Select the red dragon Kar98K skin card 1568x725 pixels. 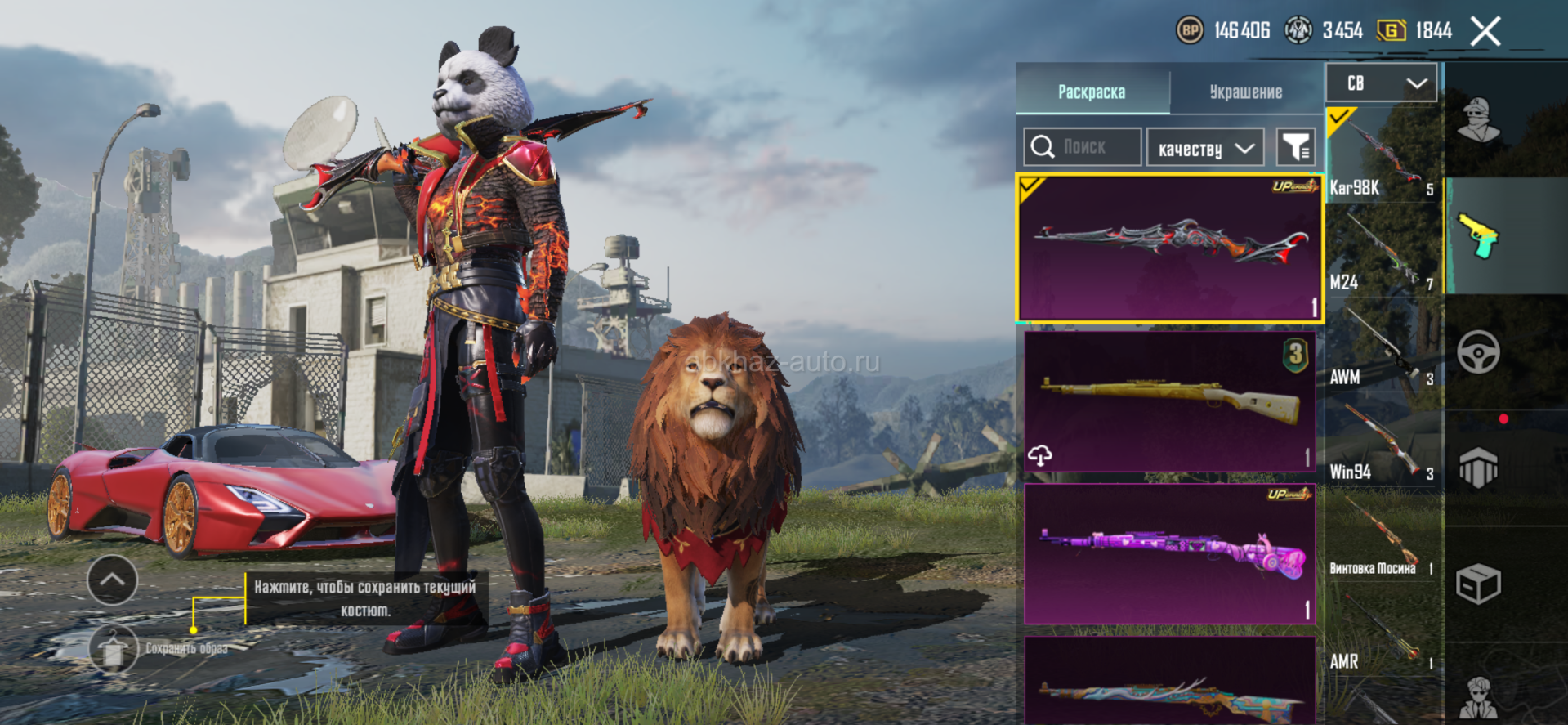[x=1169, y=247]
